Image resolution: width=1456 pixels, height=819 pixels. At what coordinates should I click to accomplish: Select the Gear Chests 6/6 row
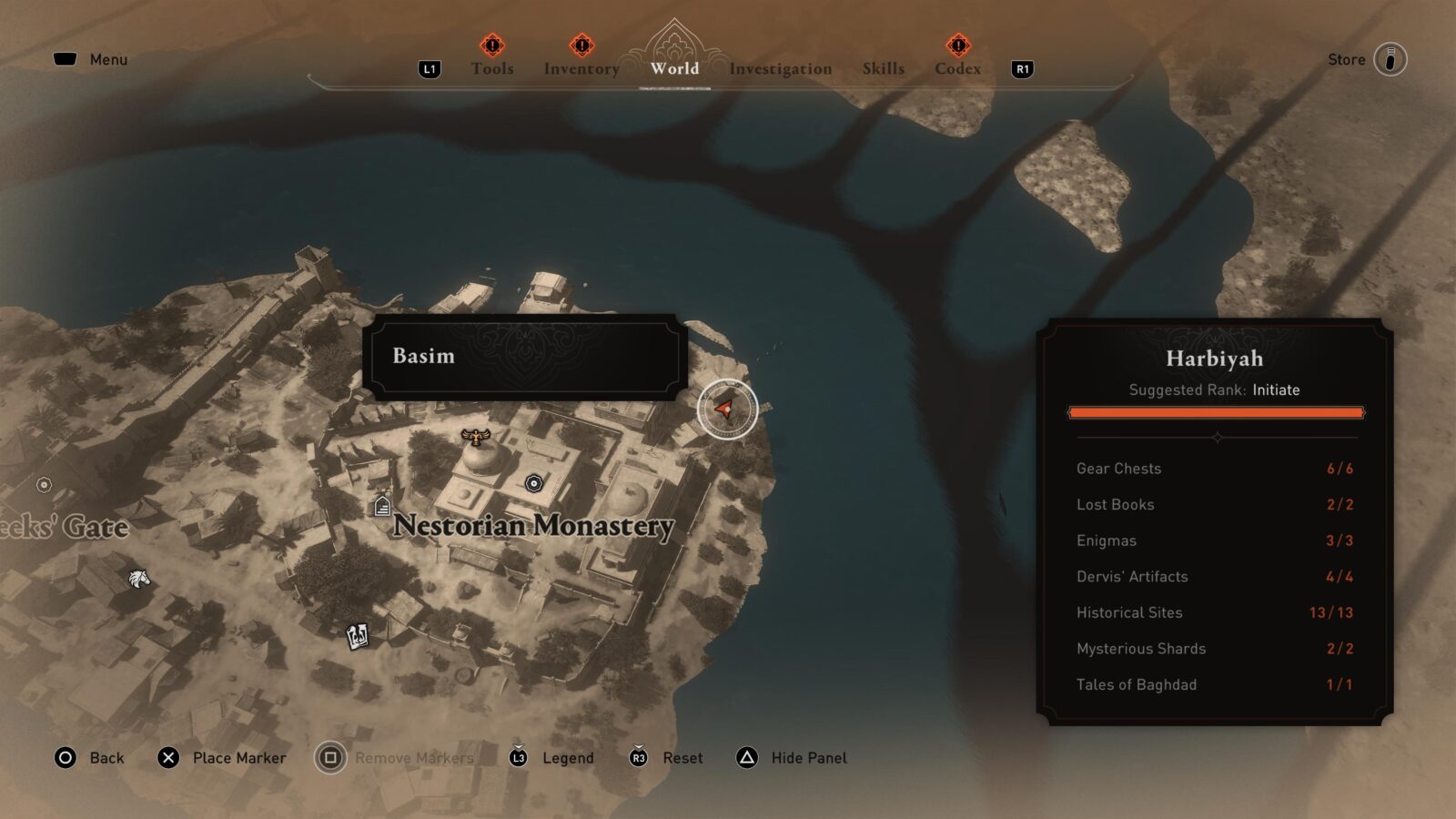point(1217,469)
